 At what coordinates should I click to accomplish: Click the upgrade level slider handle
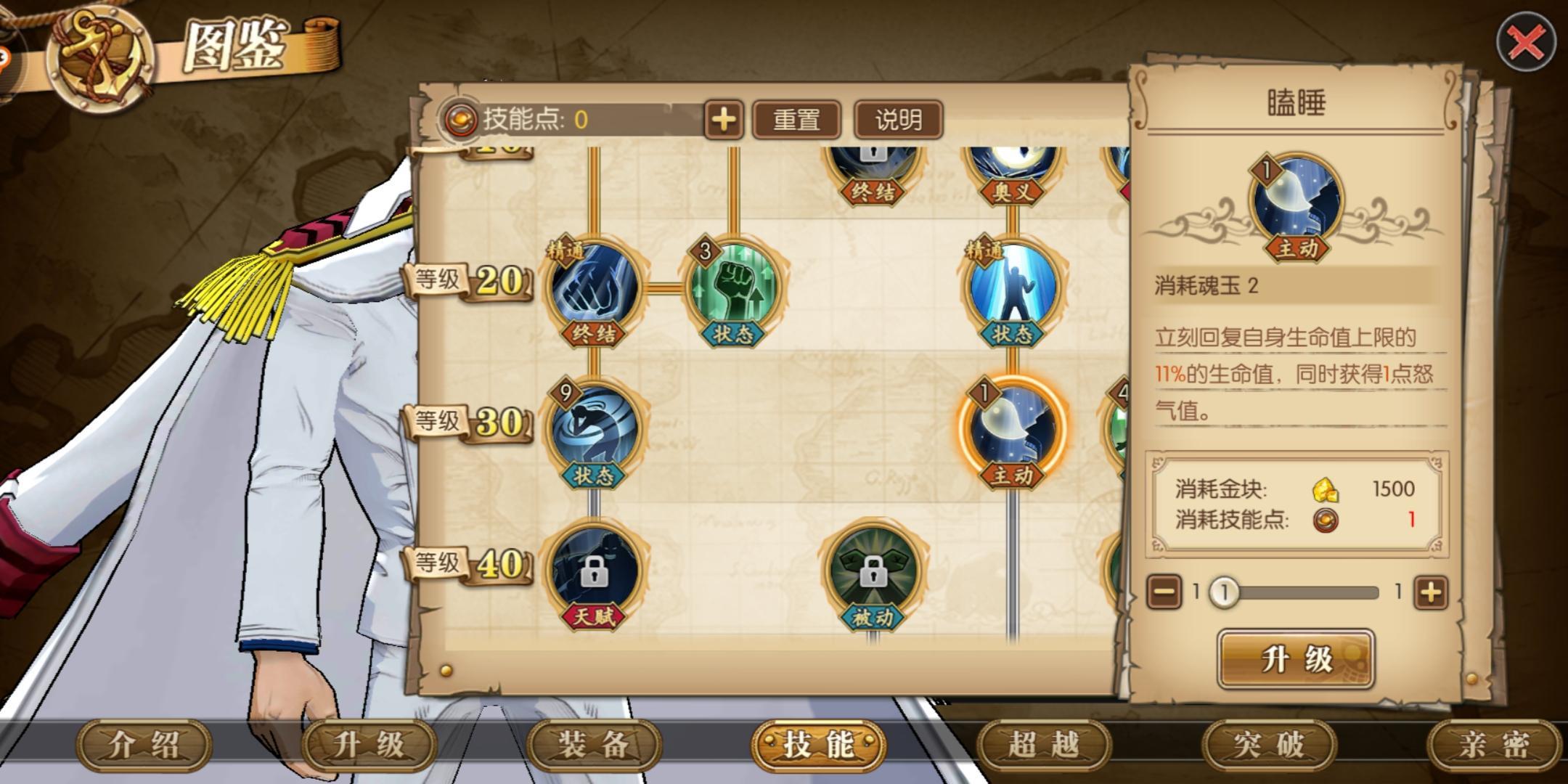pyautogui.click(x=1224, y=592)
